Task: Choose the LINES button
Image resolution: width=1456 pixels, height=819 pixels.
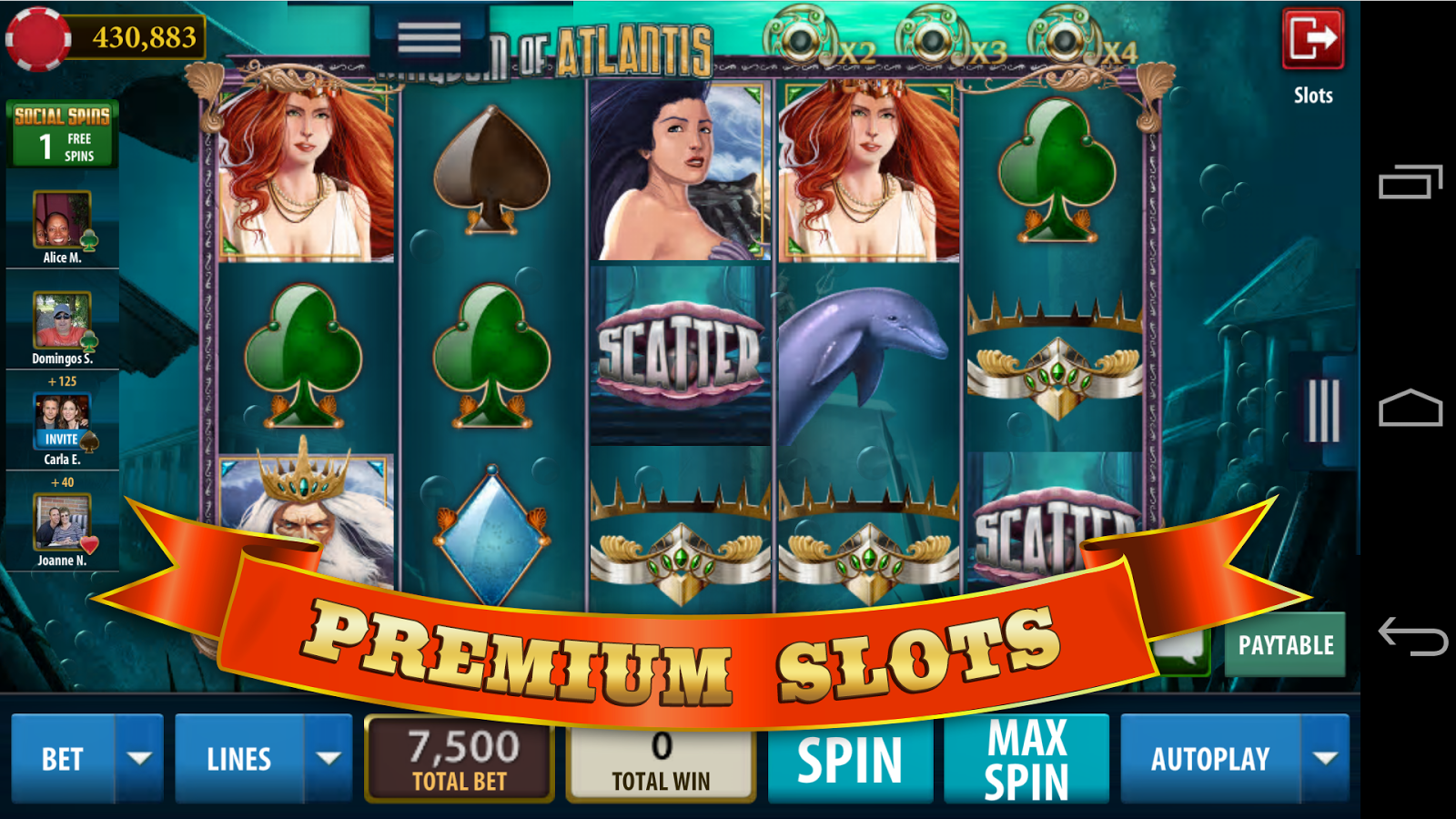Action: [239, 759]
